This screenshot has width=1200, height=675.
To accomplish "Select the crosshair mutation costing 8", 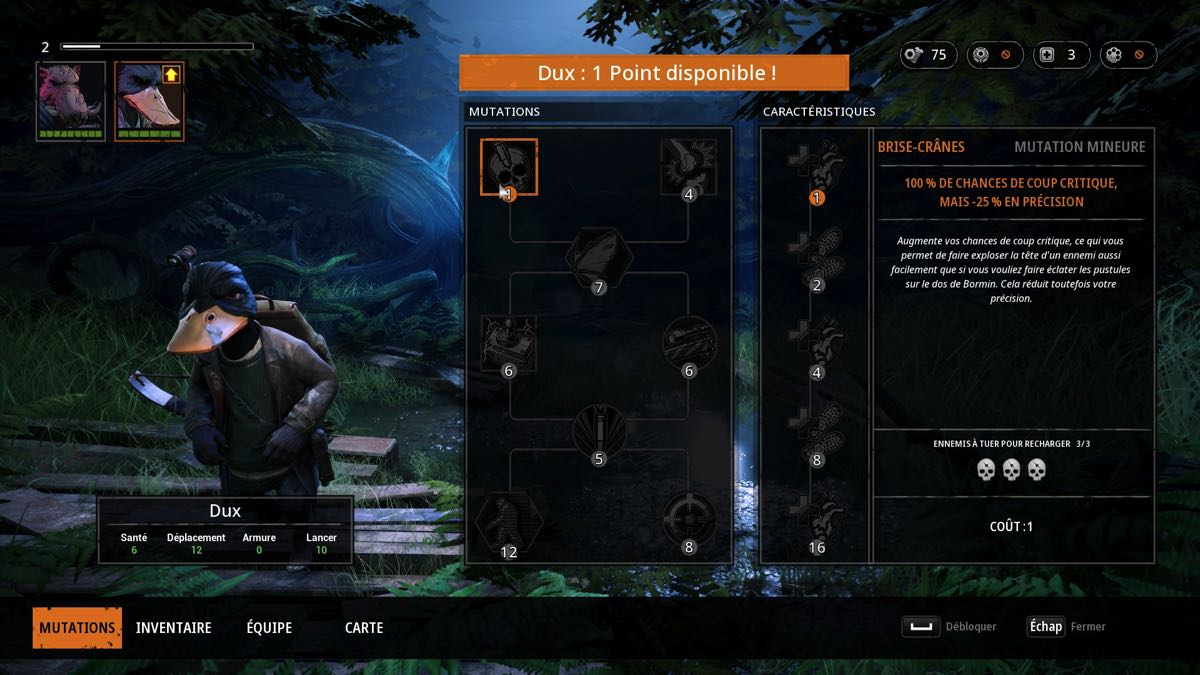I will 688,520.
